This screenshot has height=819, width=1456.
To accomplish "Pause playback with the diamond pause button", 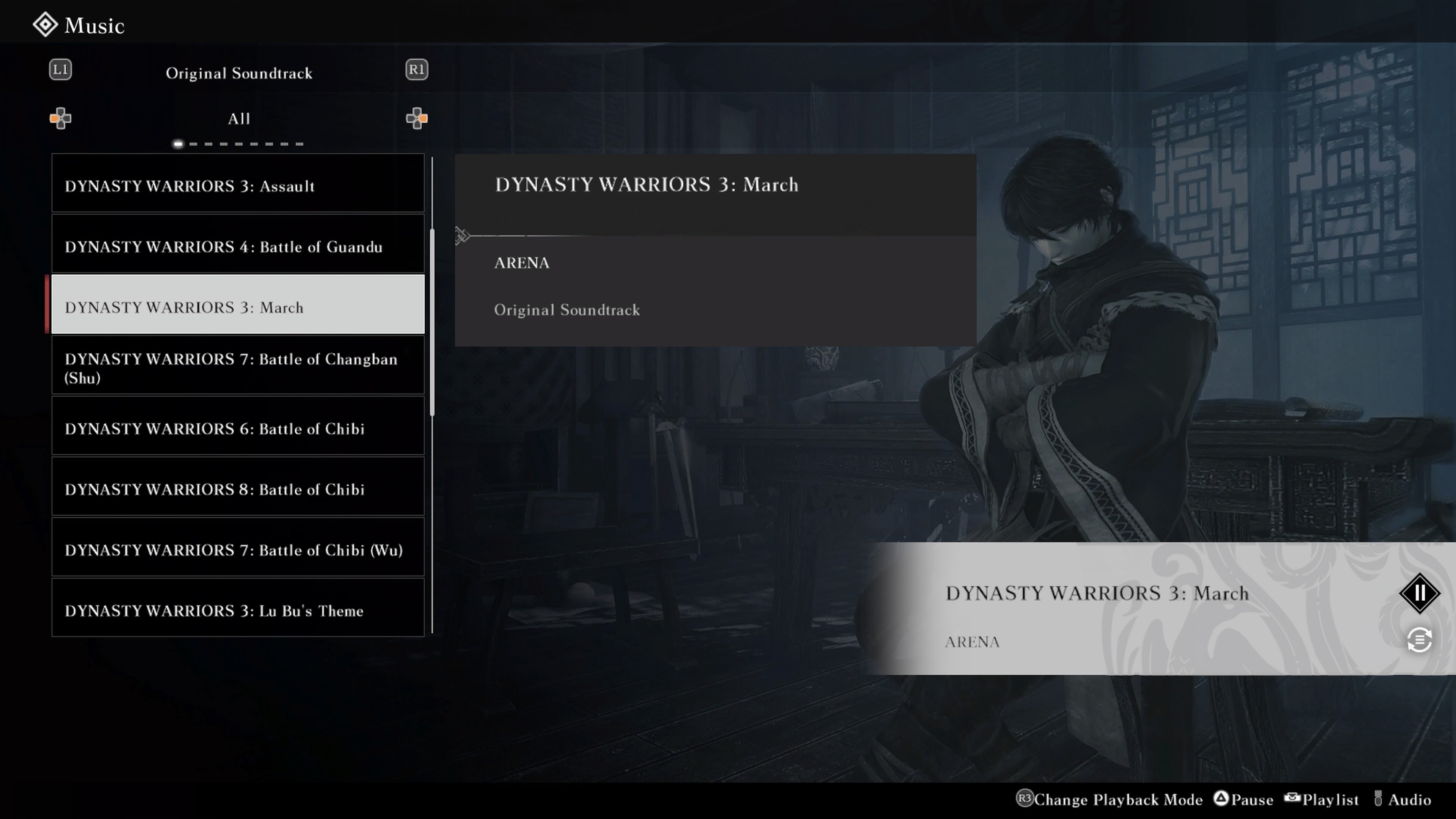I will click(x=1419, y=593).
